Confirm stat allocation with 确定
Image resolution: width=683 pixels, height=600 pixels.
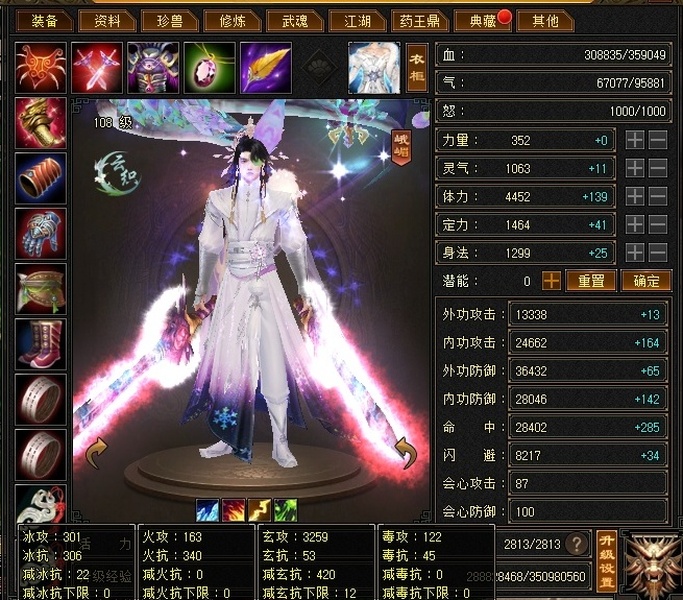(x=645, y=281)
